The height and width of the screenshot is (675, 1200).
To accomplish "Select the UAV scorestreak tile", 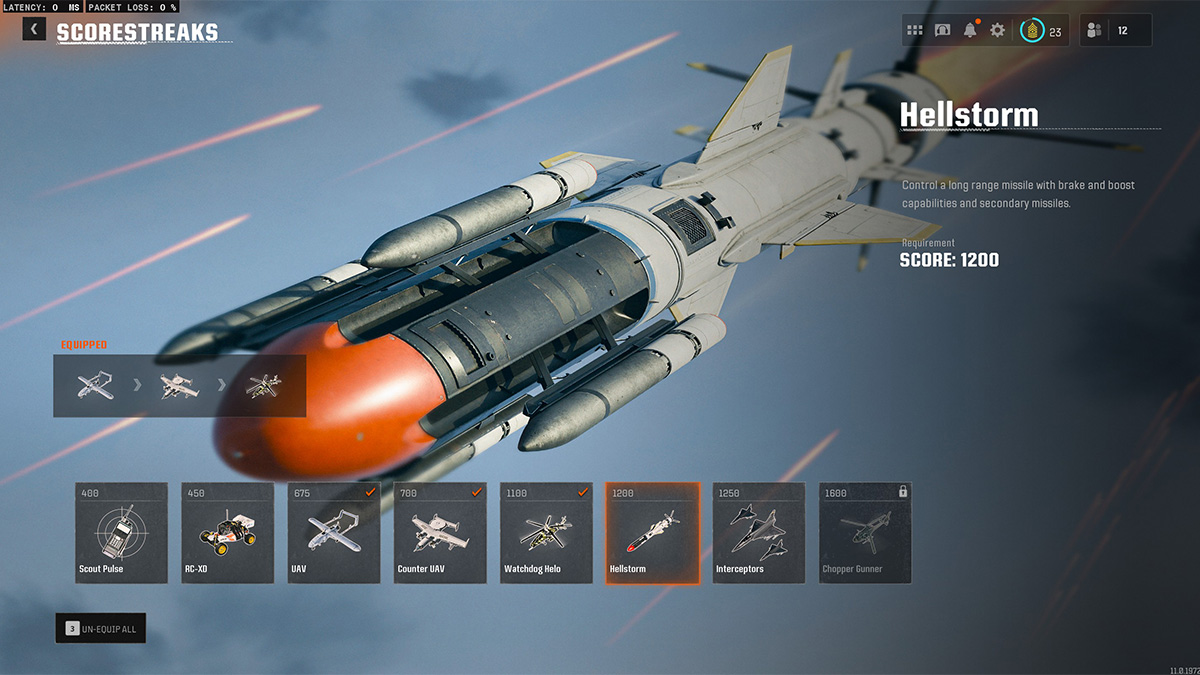I will [334, 533].
